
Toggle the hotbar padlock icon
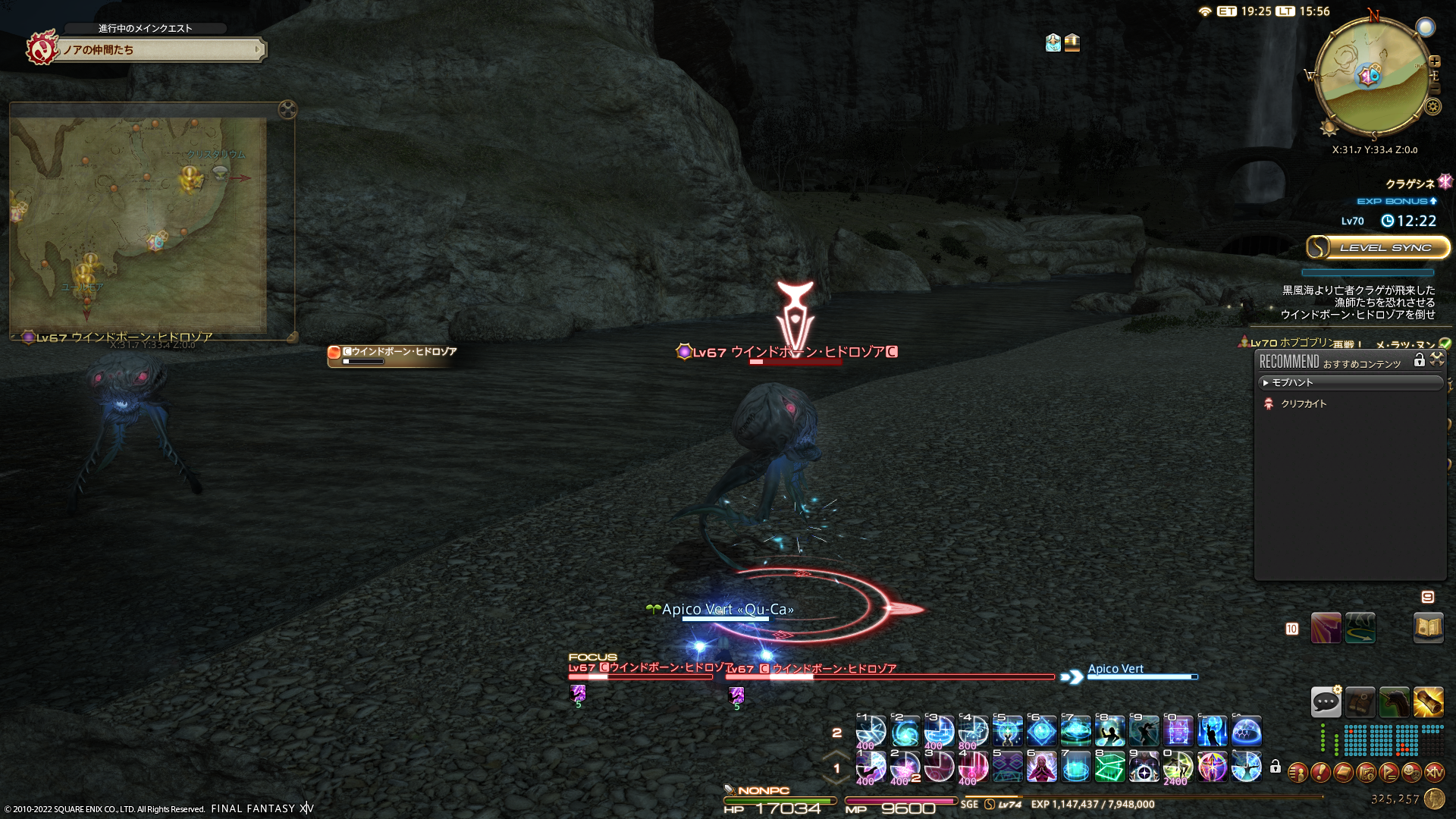coord(1276,767)
